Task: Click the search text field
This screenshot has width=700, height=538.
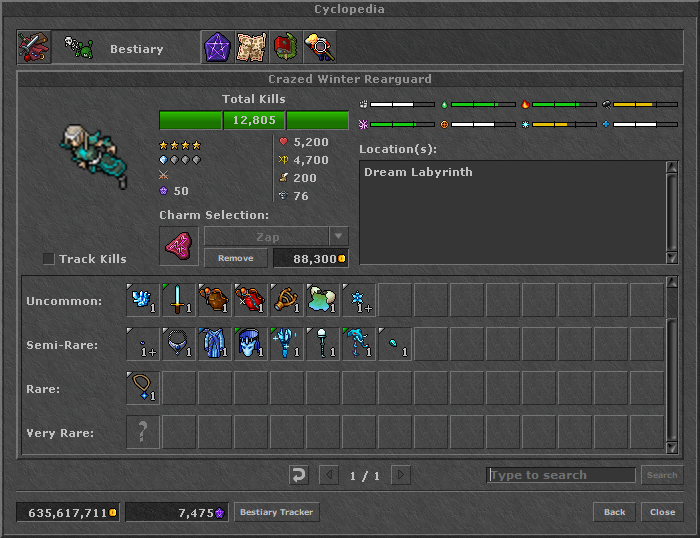Action: pyautogui.click(x=561, y=475)
